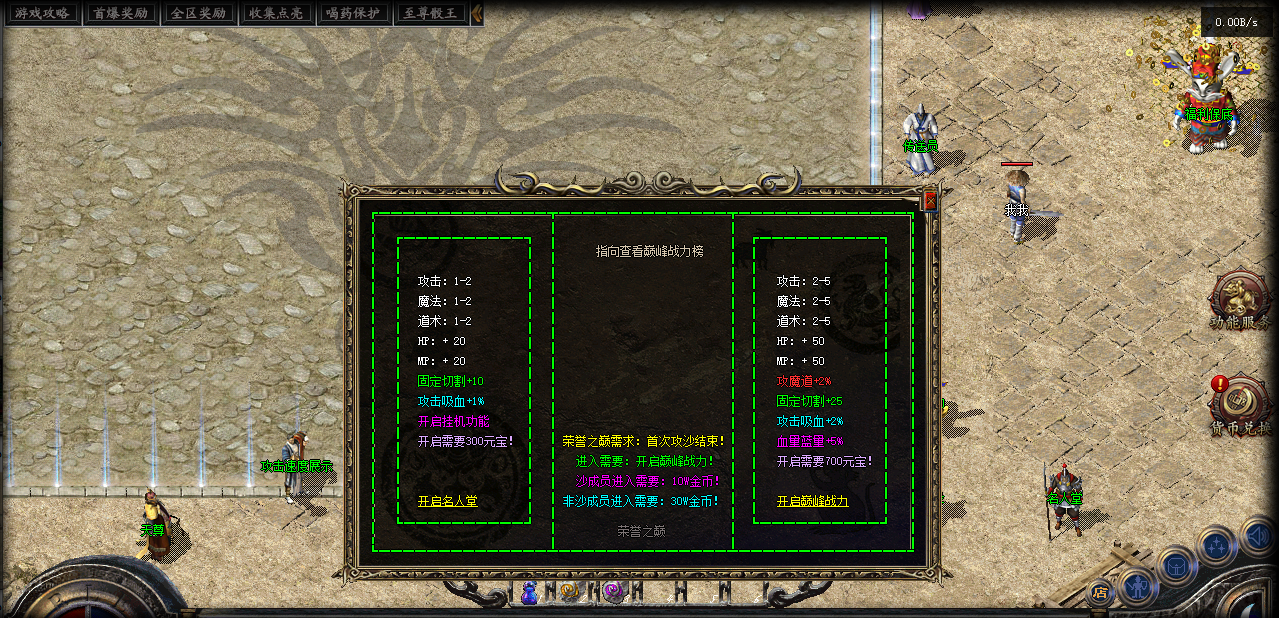
Task: Enter 荣誉之巅 from the dialog
Action: (x=641, y=531)
